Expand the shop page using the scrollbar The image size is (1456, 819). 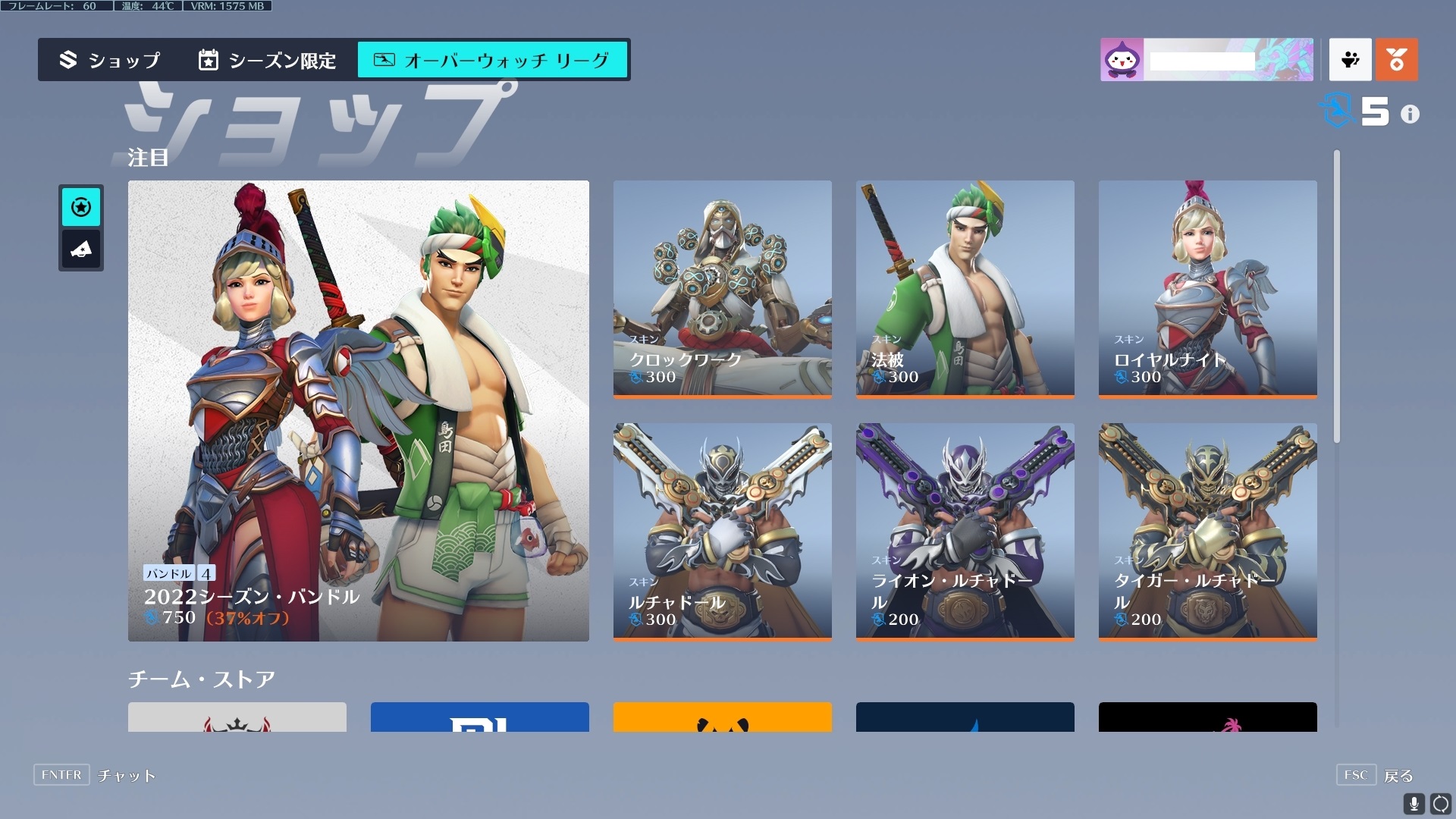[x=1335, y=296]
